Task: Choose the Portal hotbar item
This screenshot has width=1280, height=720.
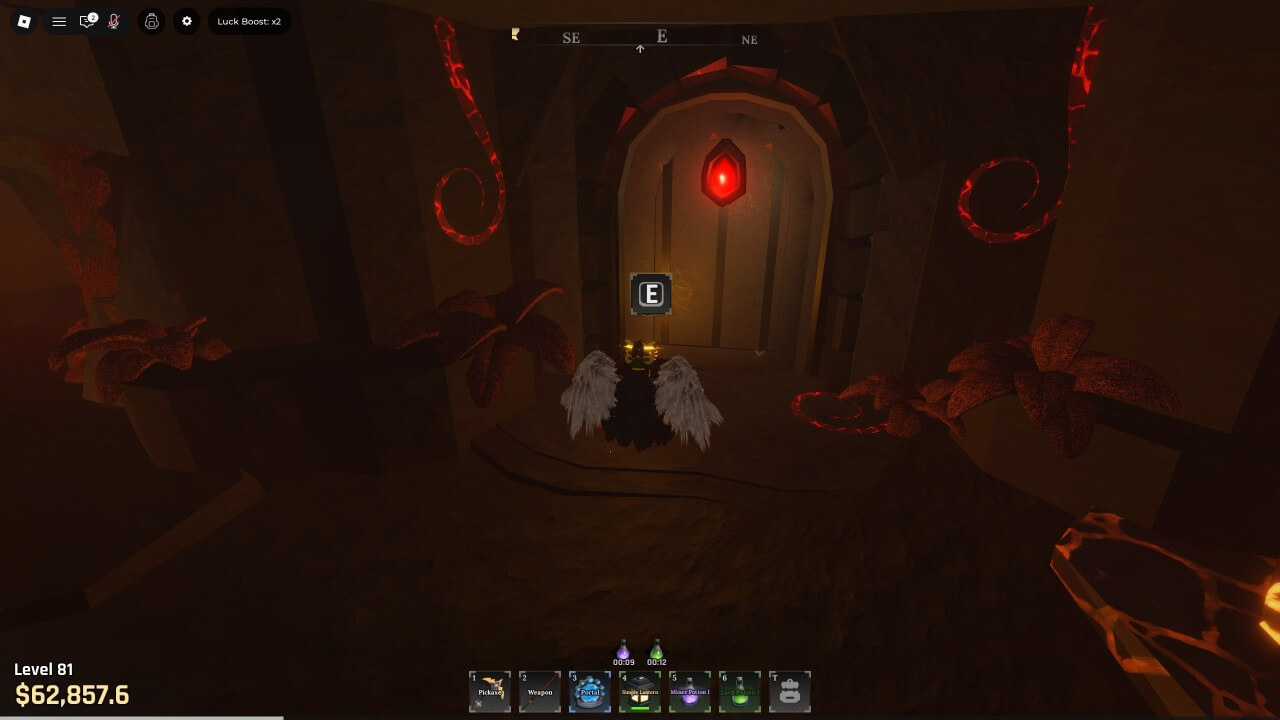Action: 590,691
